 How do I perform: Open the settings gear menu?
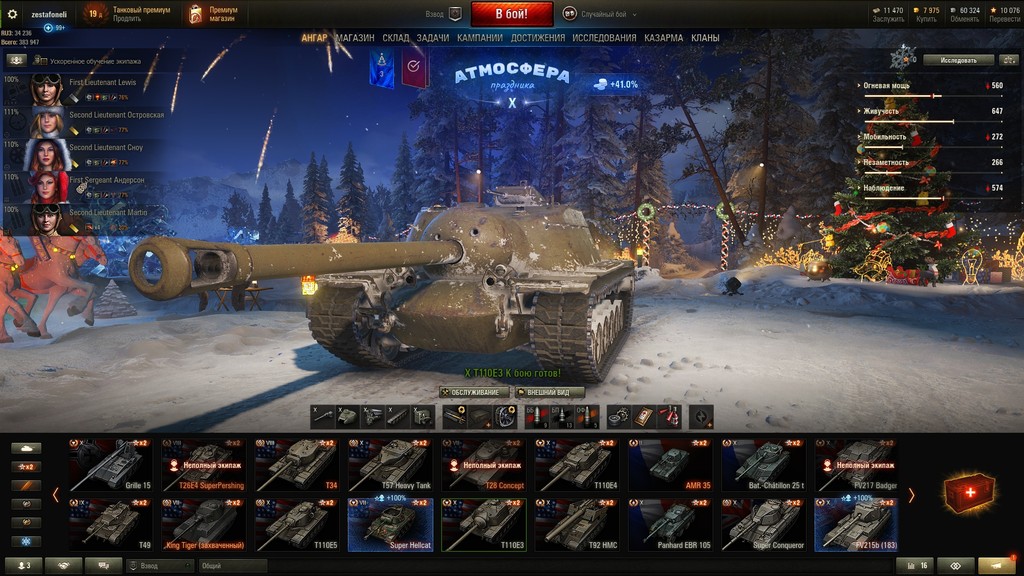pos(13,14)
